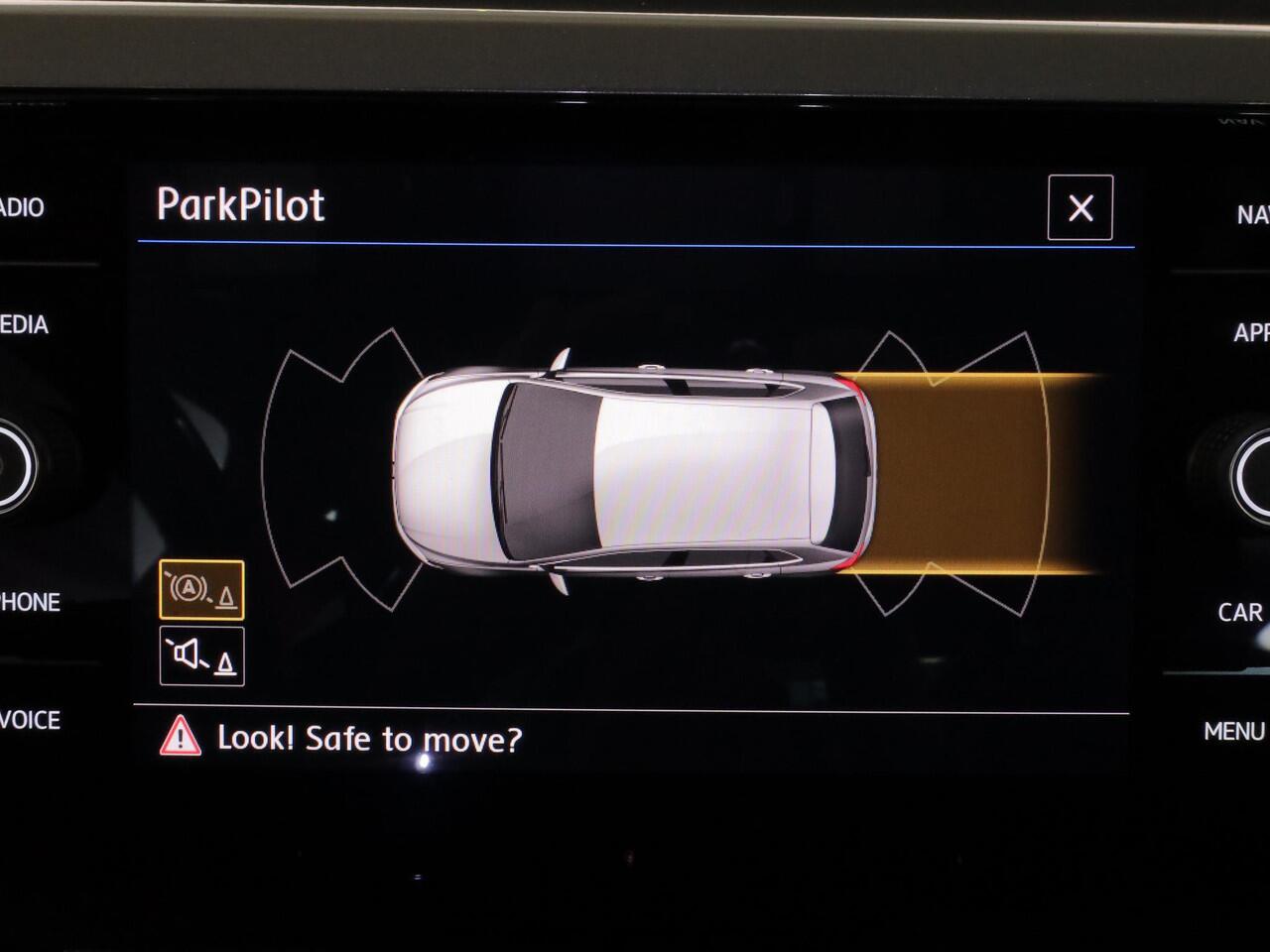Open the MENU screen
The image size is (1270, 952).
tap(1235, 731)
